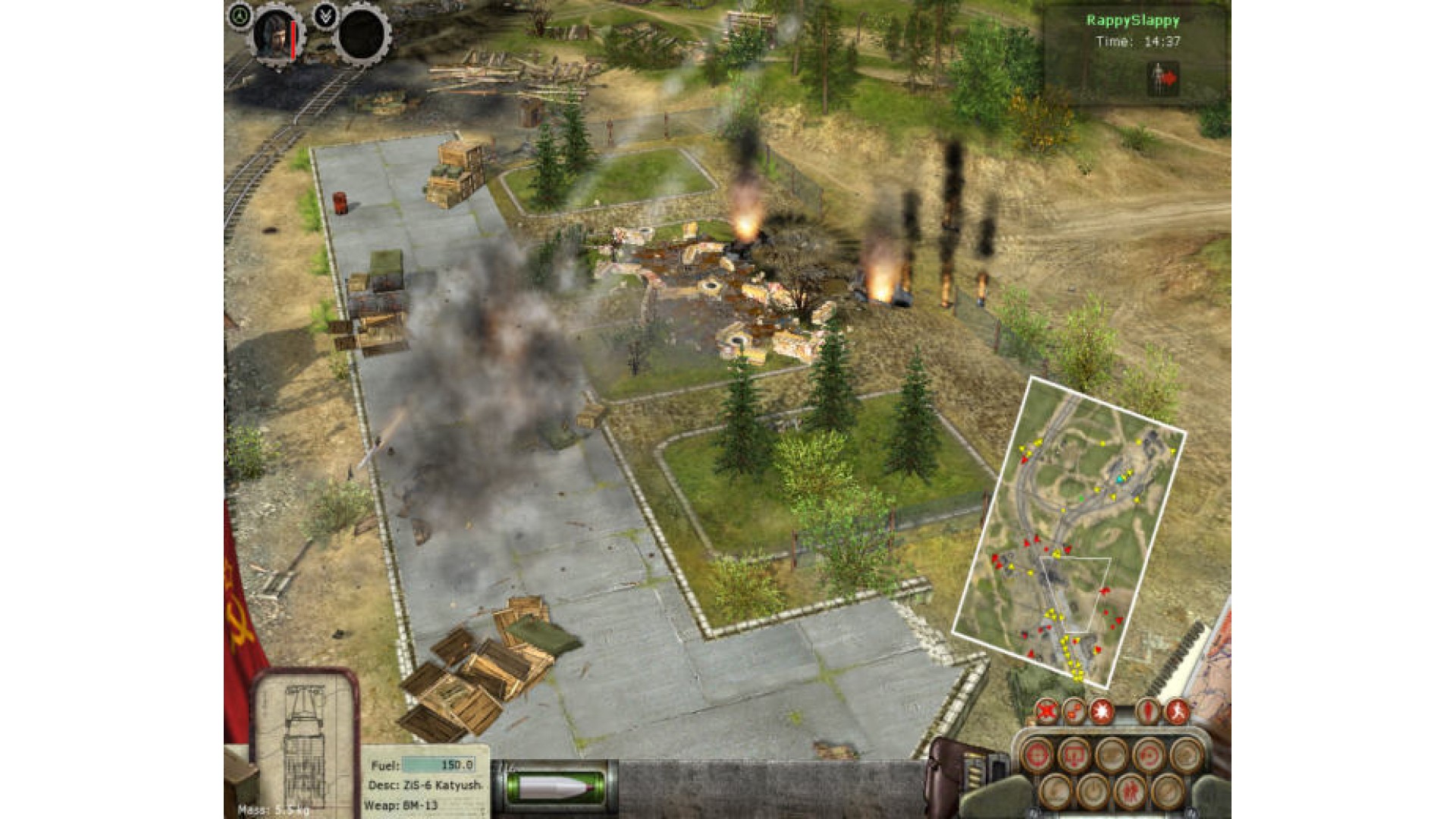Click the white chevron rank badge icon

tap(327, 14)
